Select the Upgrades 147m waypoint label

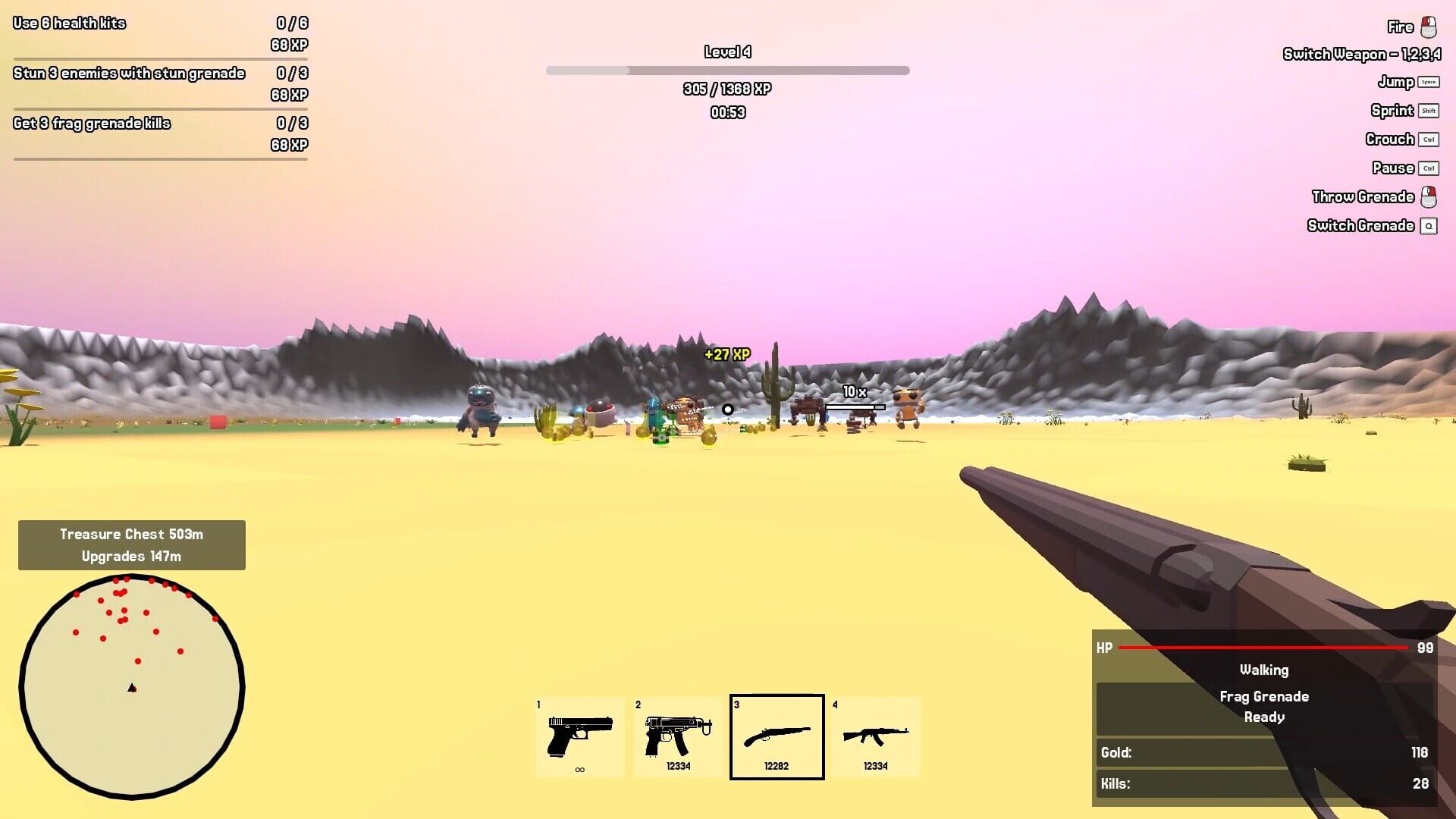131,555
